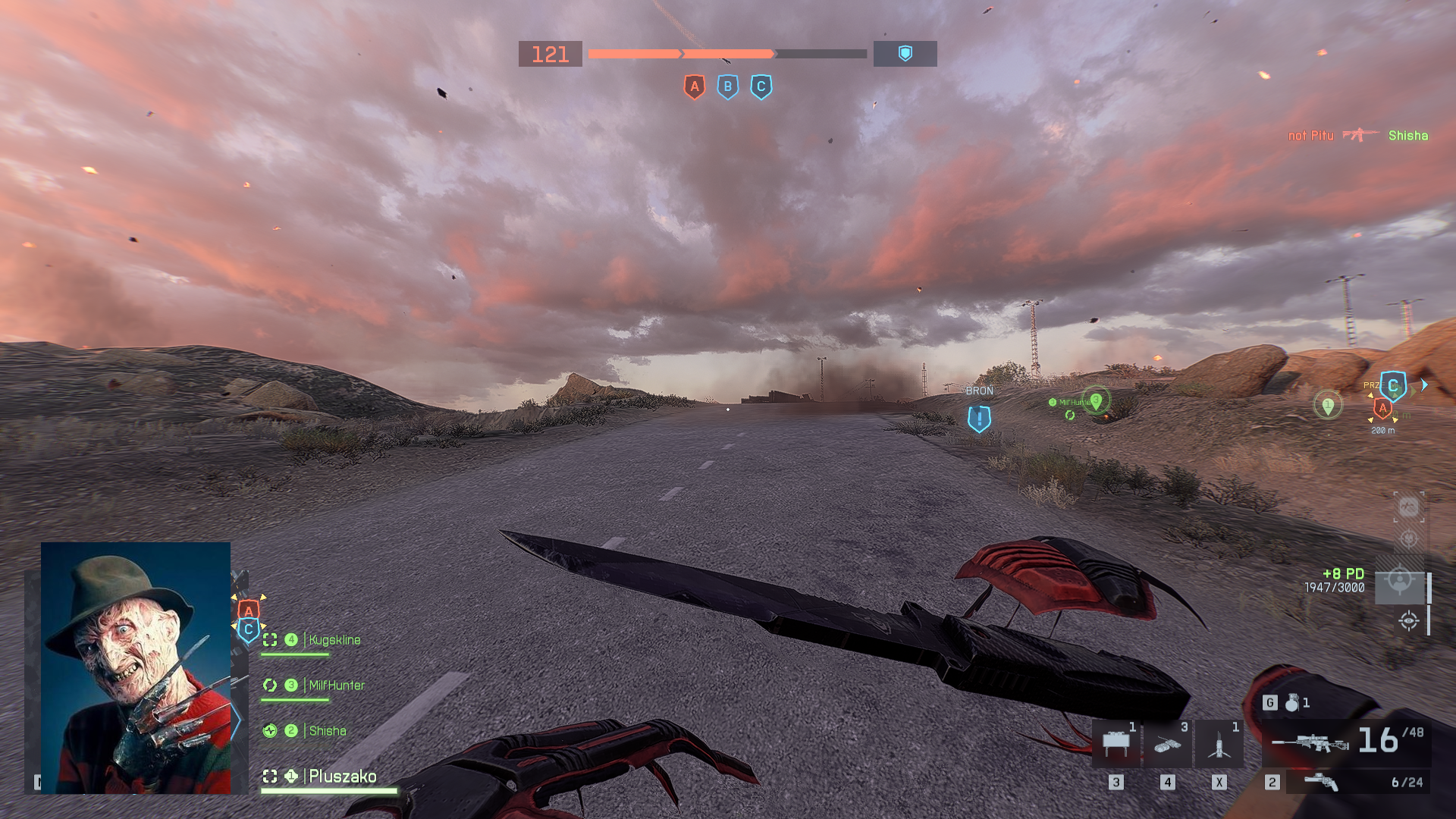Select squad member MilfHunter
This screenshot has height=819, width=1456.
pyautogui.click(x=337, y=686)
